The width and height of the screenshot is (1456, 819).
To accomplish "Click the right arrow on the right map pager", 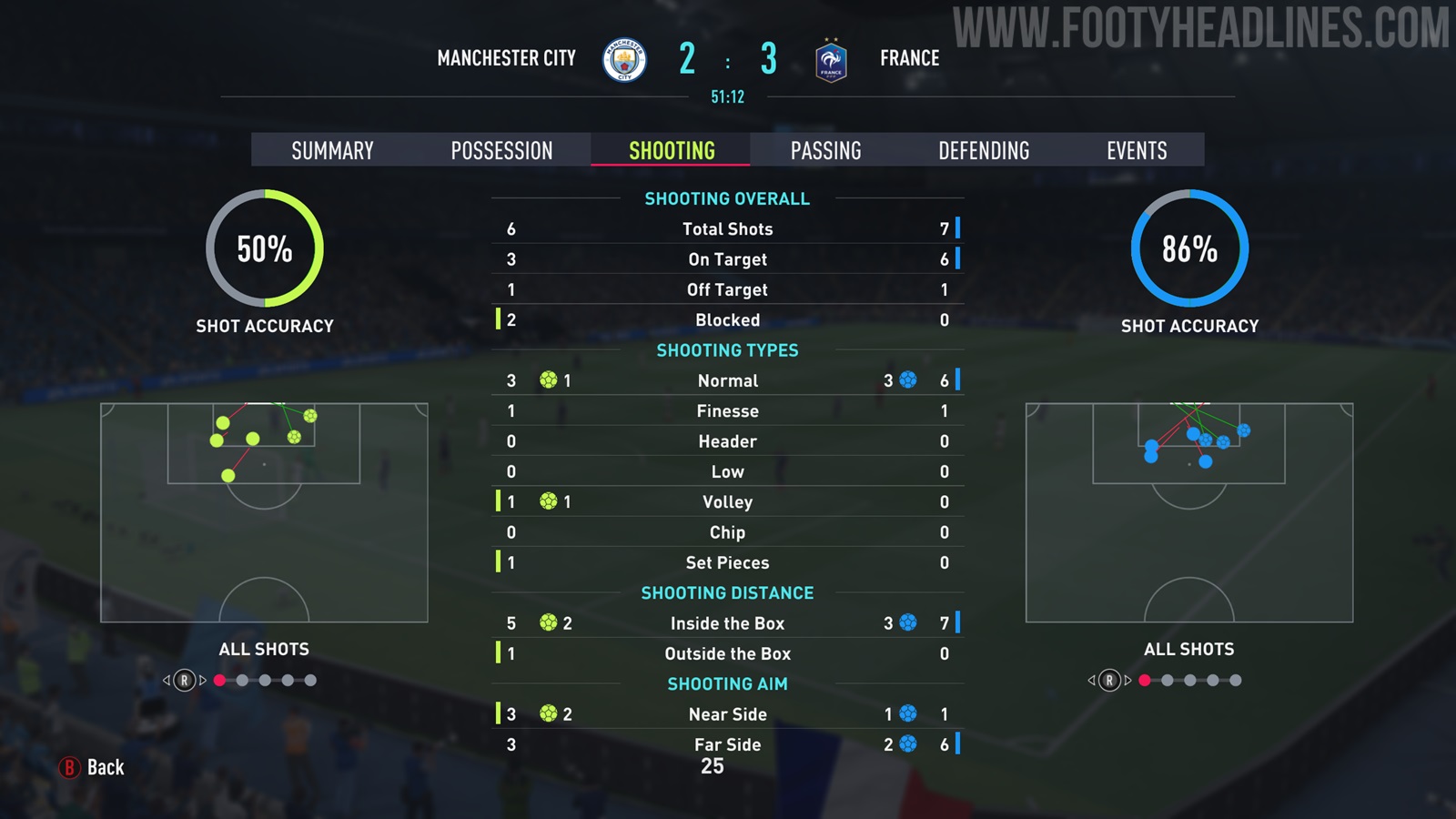I will [x=1127, y=679].
